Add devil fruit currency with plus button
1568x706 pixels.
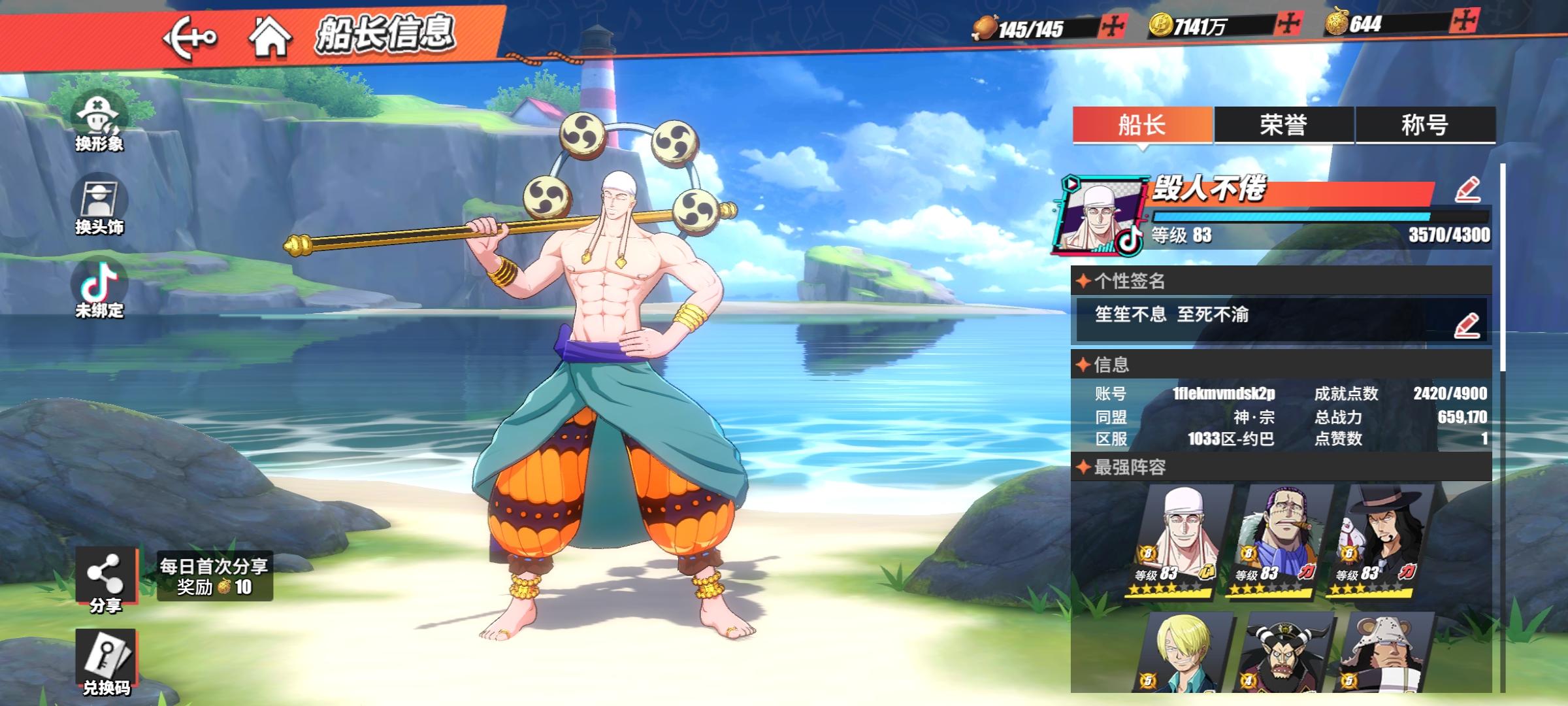point(1465,22)
